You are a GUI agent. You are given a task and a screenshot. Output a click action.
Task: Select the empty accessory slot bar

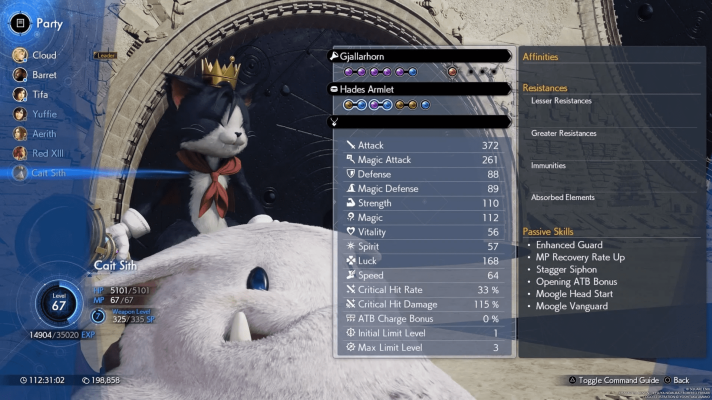(422, 121)
